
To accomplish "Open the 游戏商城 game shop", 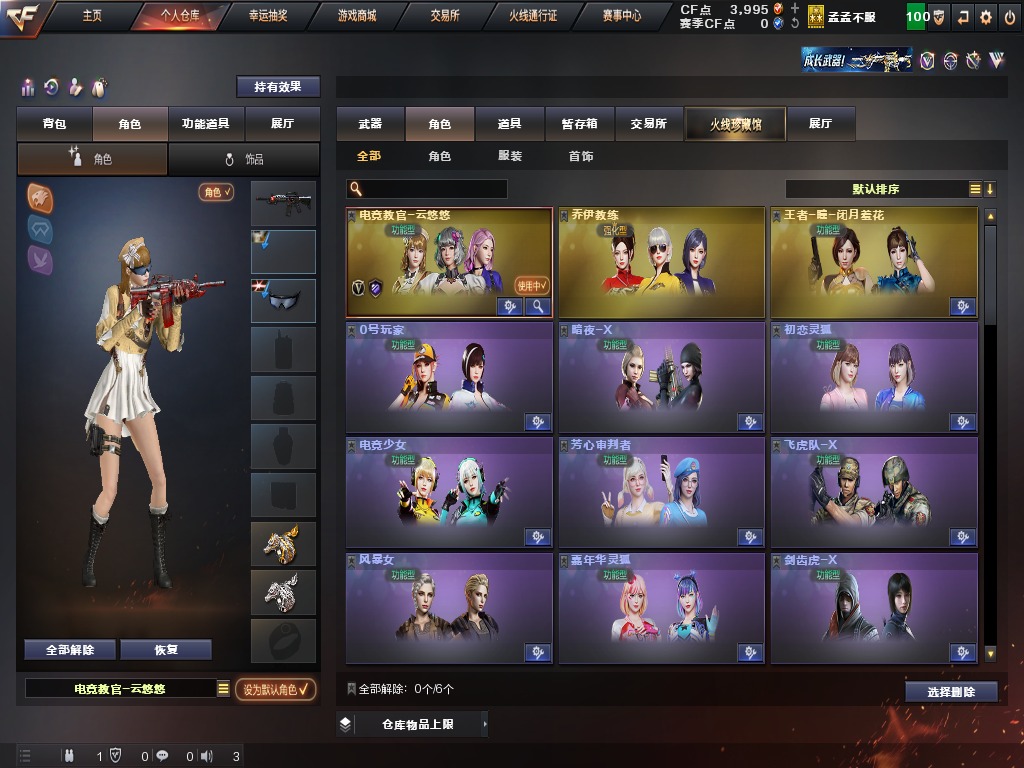I will tap(357, 16).
